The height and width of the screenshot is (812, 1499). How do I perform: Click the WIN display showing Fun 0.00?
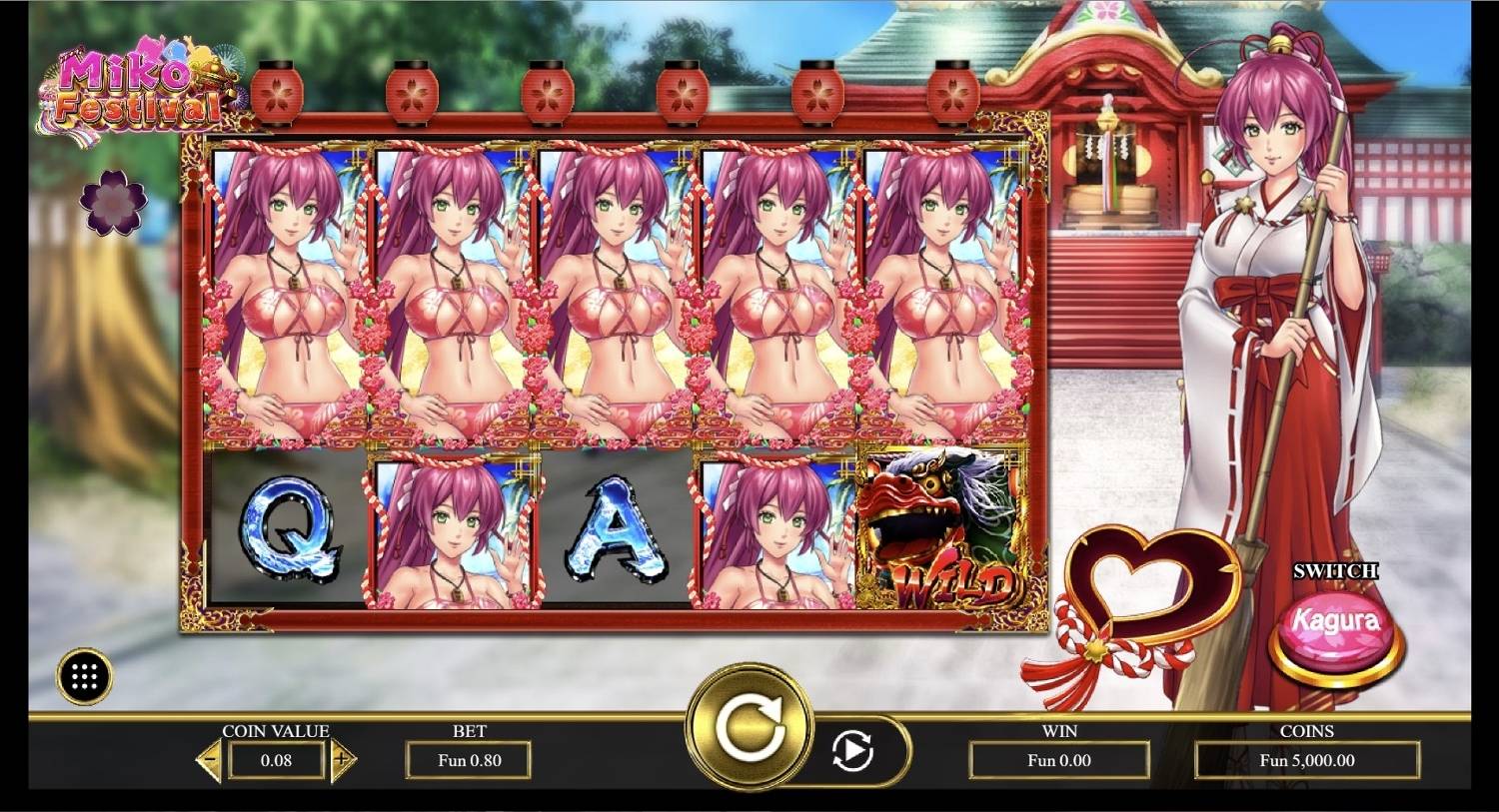coord(1061,760)
